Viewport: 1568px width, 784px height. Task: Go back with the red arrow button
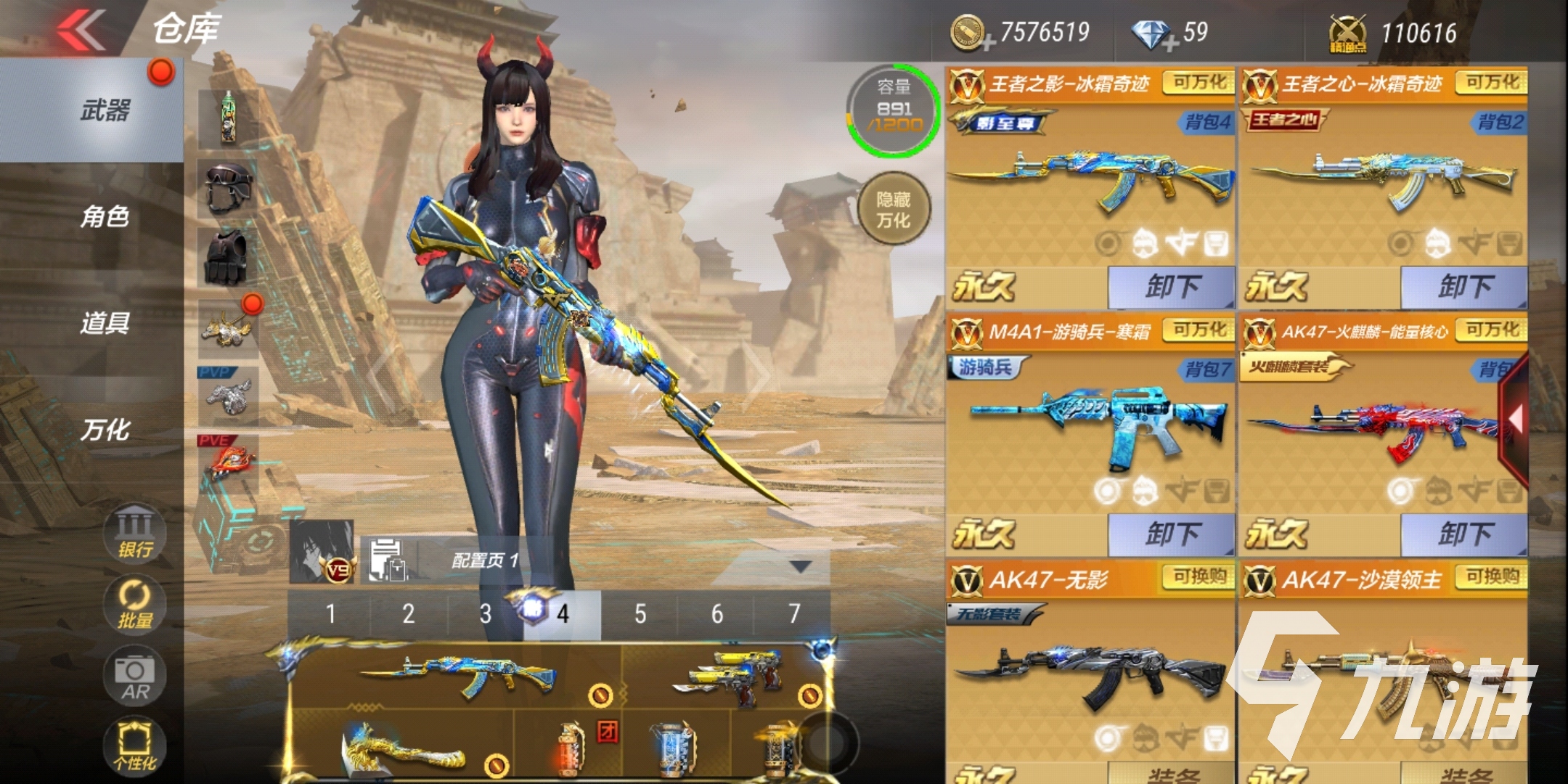(x=82, y=31)
